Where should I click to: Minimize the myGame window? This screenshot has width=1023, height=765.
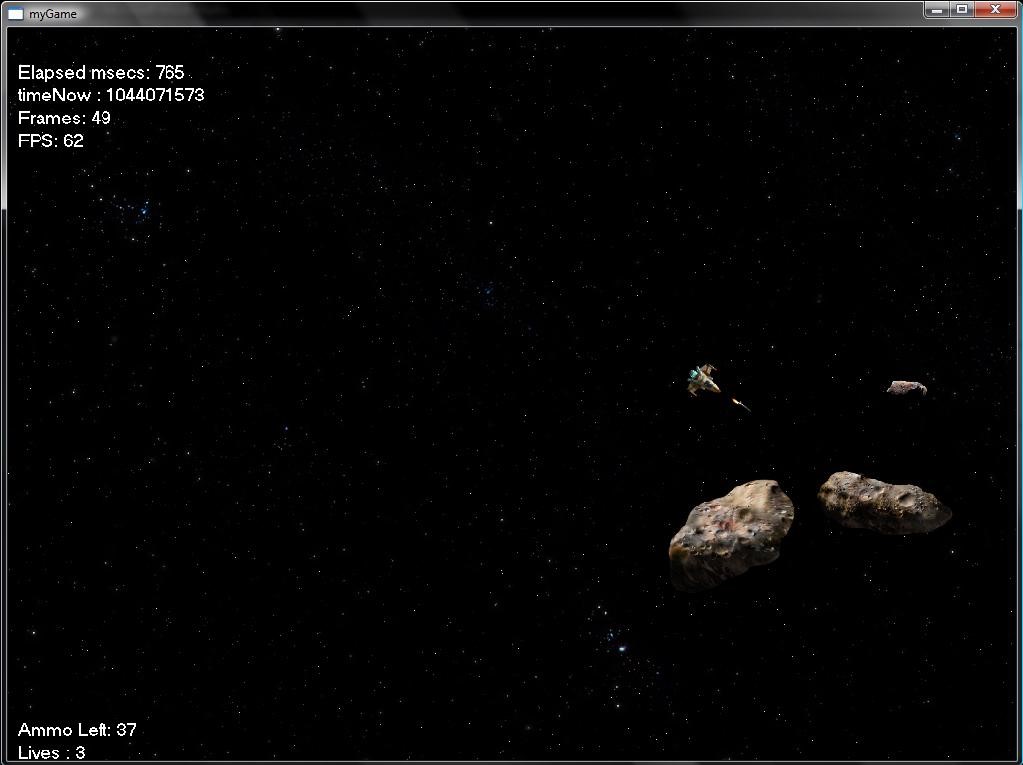click(x=937, y=9)
